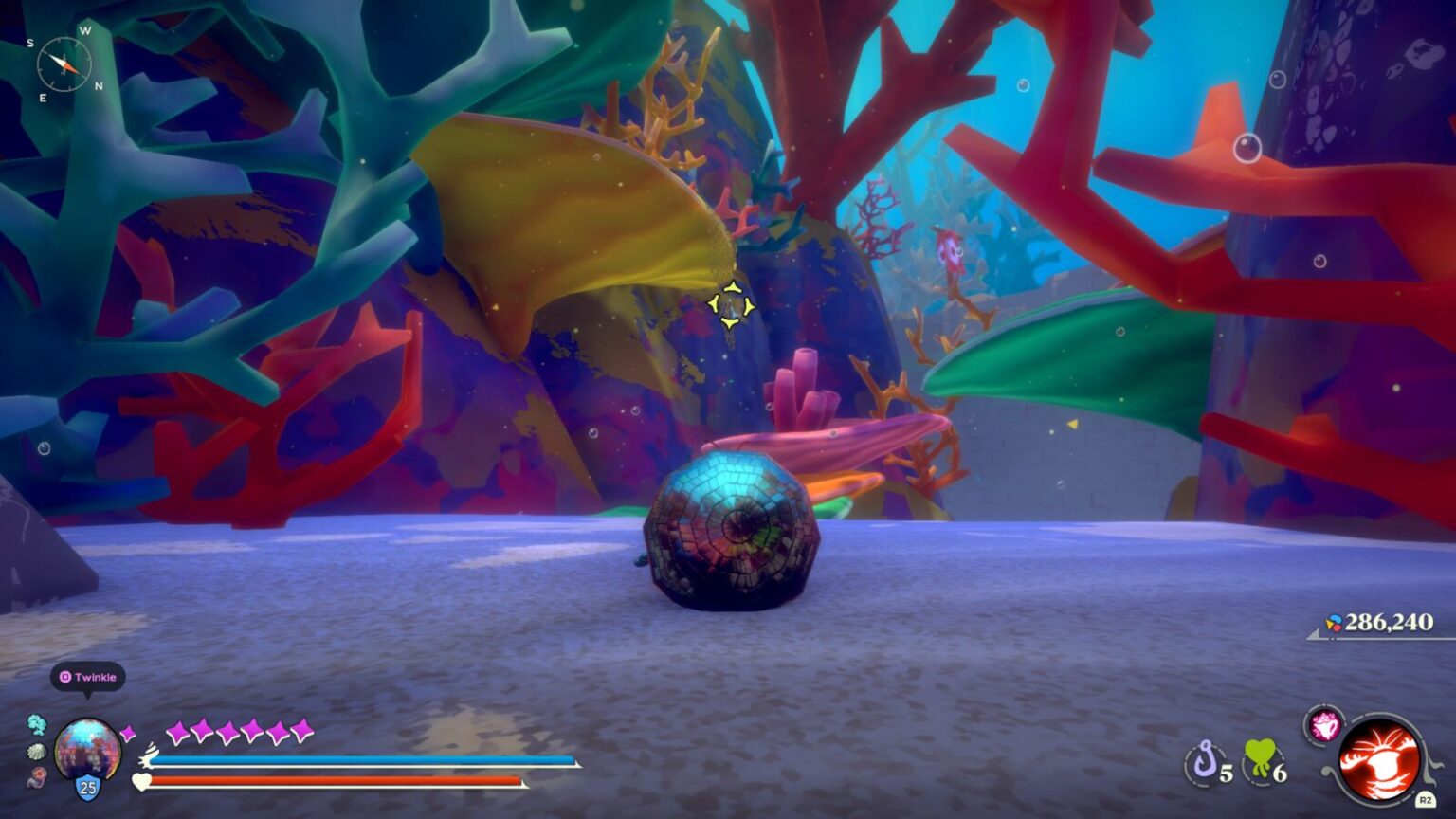The image size is (1456, 819).
Task: Click the small magenta star beside the portrait
Action: [128, 732]
